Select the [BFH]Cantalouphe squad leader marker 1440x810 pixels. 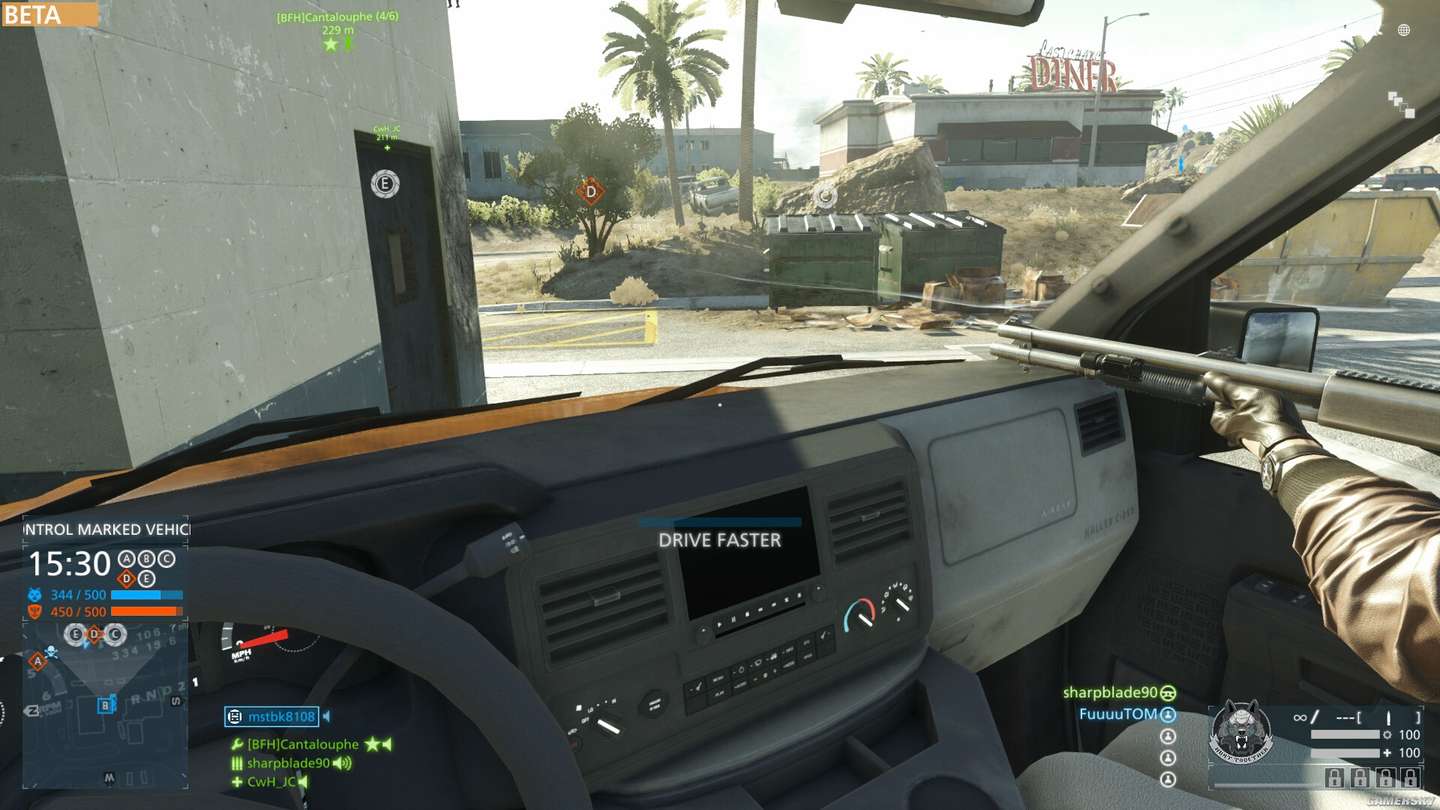tap(331, 44)
